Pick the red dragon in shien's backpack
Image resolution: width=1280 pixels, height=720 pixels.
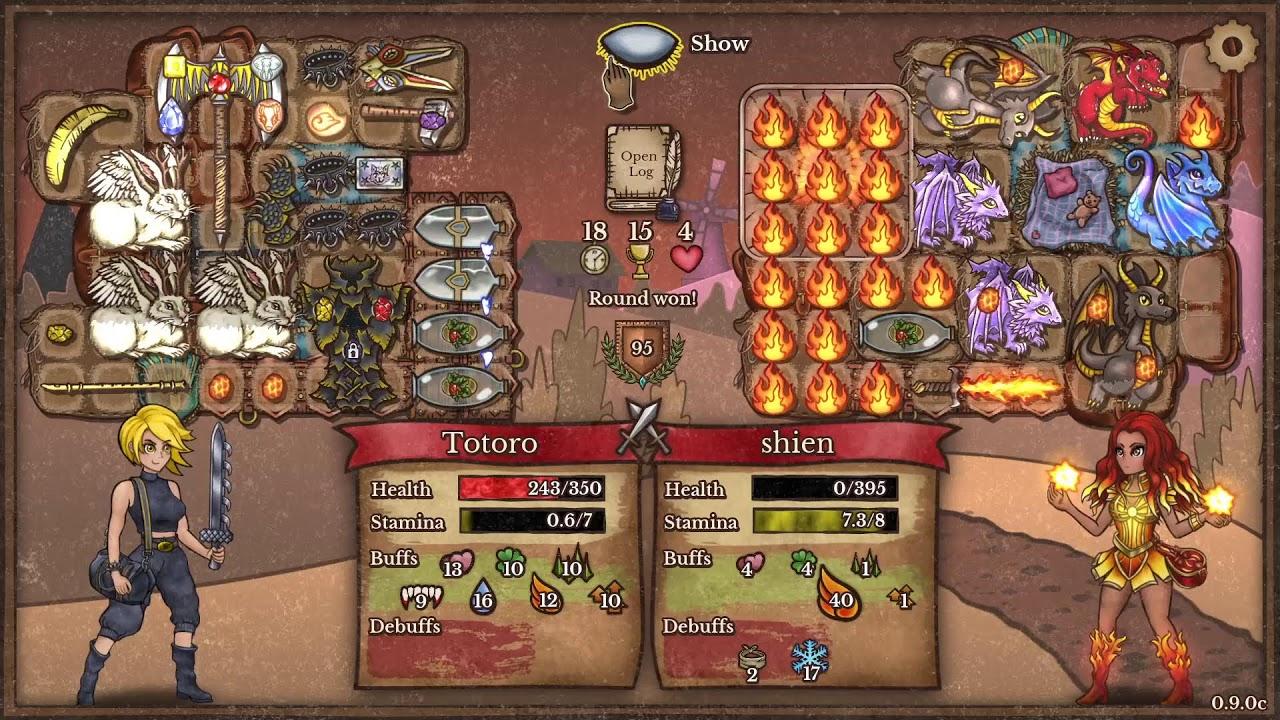pos(1122,90)
